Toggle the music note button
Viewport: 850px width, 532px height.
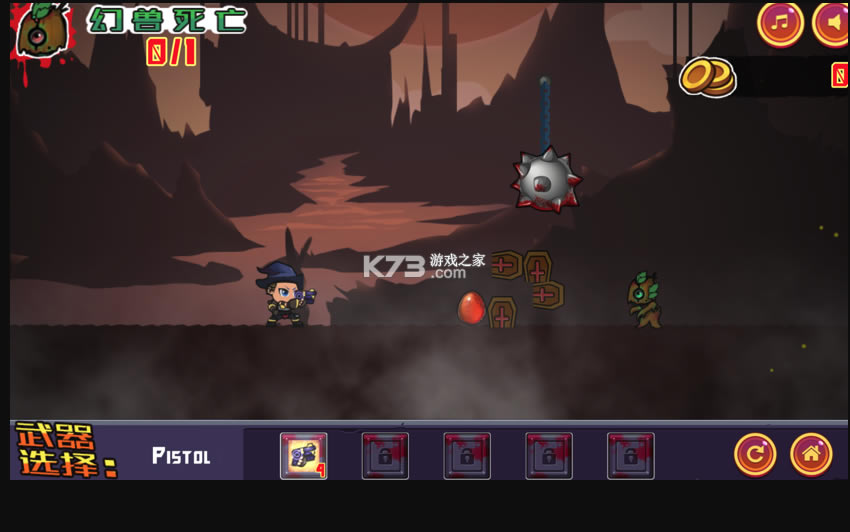pyautogui.click(x=780, y=22)
